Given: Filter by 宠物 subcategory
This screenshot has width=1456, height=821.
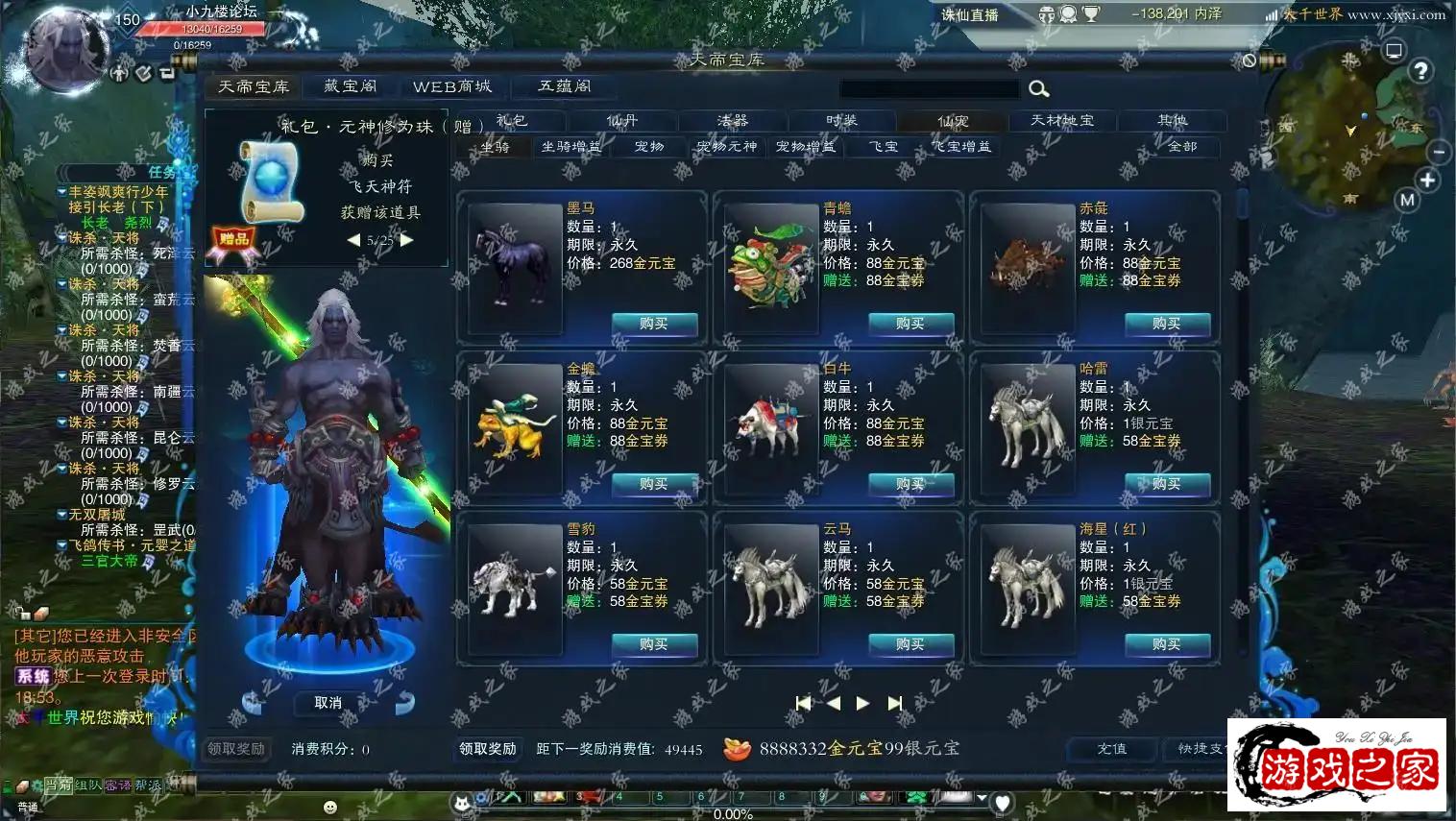Looking at the screenshot, I should 649,147.
